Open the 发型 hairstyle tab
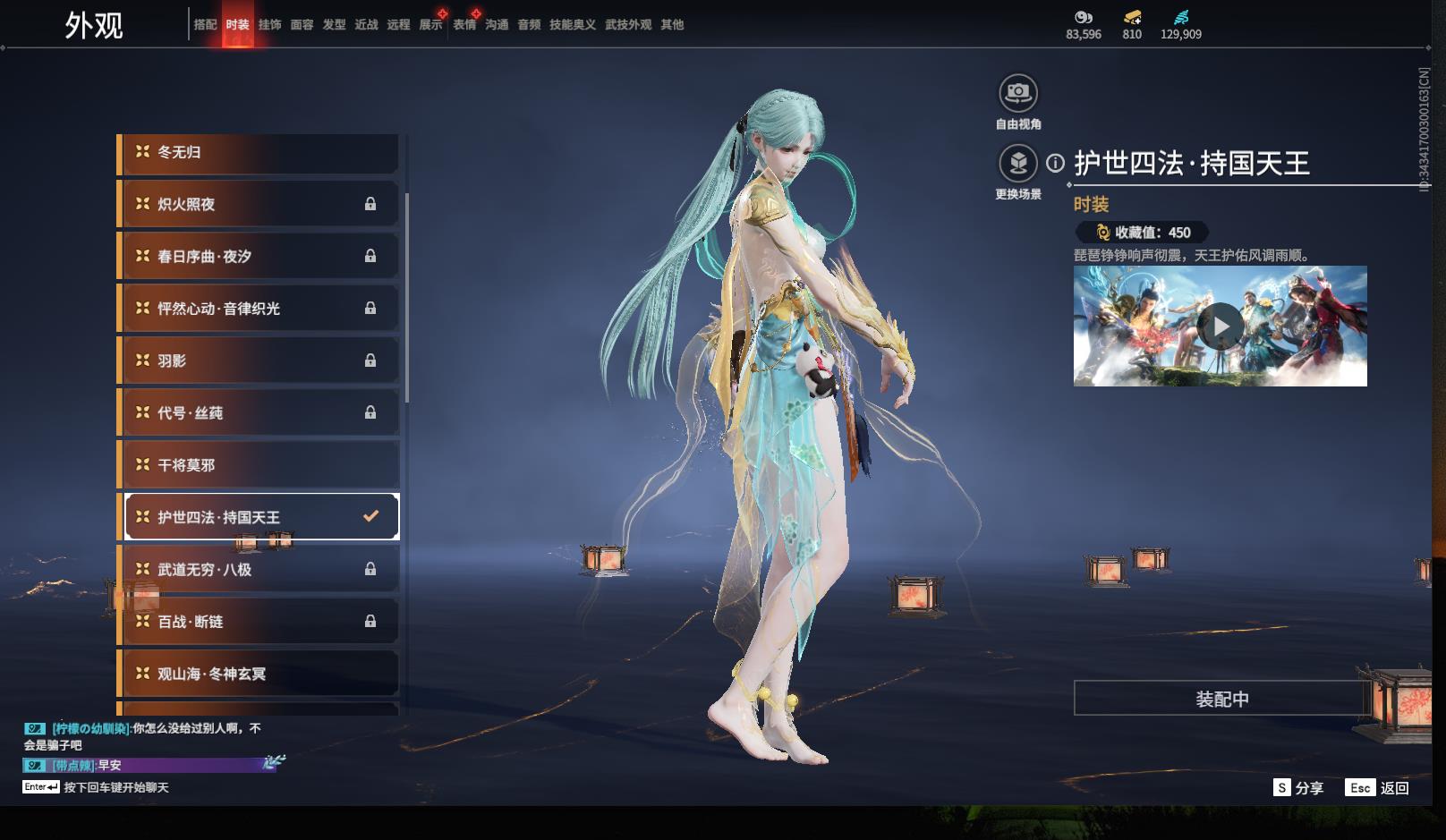The width and height of the screenshot is (1446, 840). coord(334,25)
